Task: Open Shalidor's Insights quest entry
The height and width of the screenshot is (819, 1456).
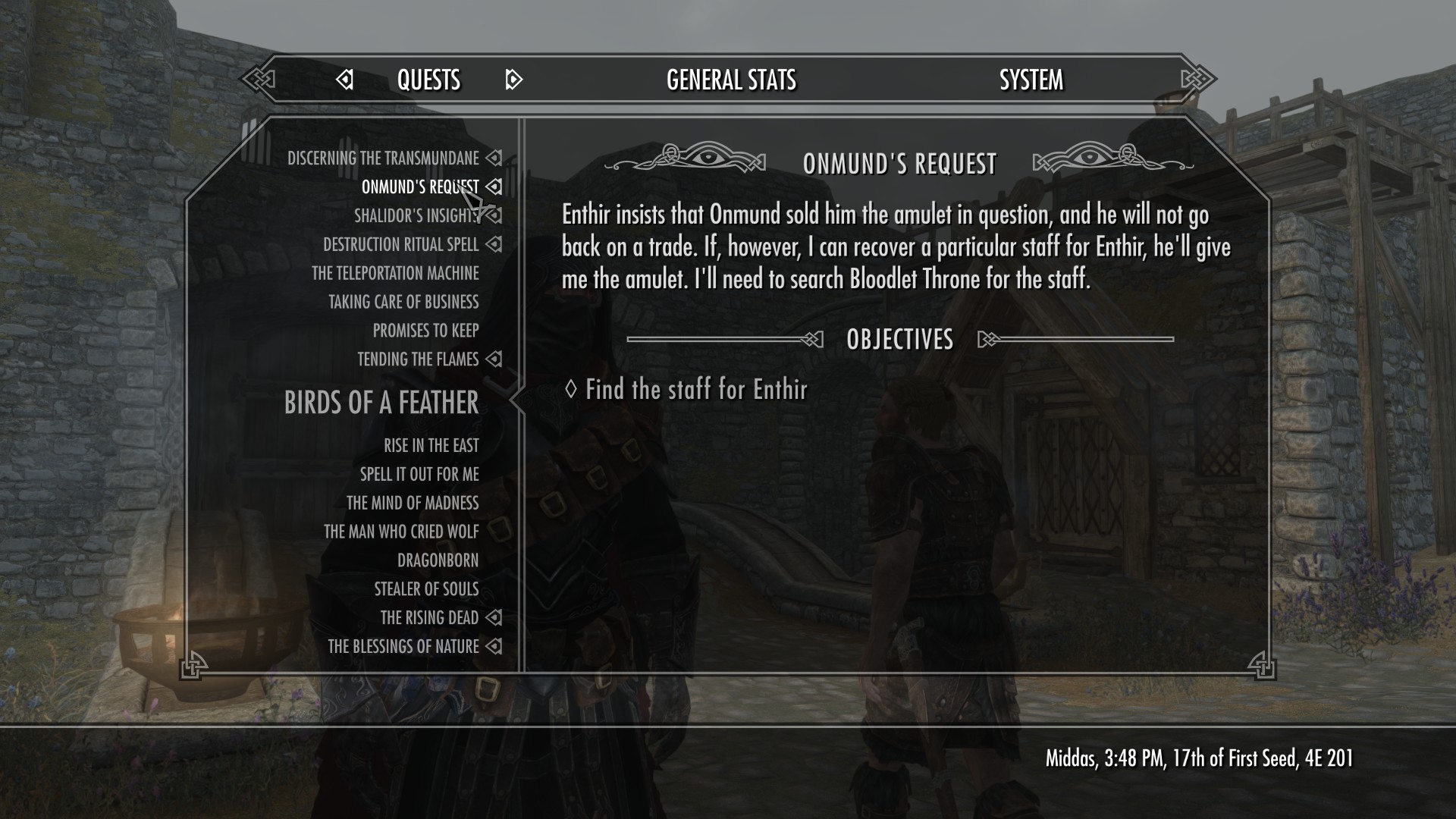Action: tap(416, 216)
